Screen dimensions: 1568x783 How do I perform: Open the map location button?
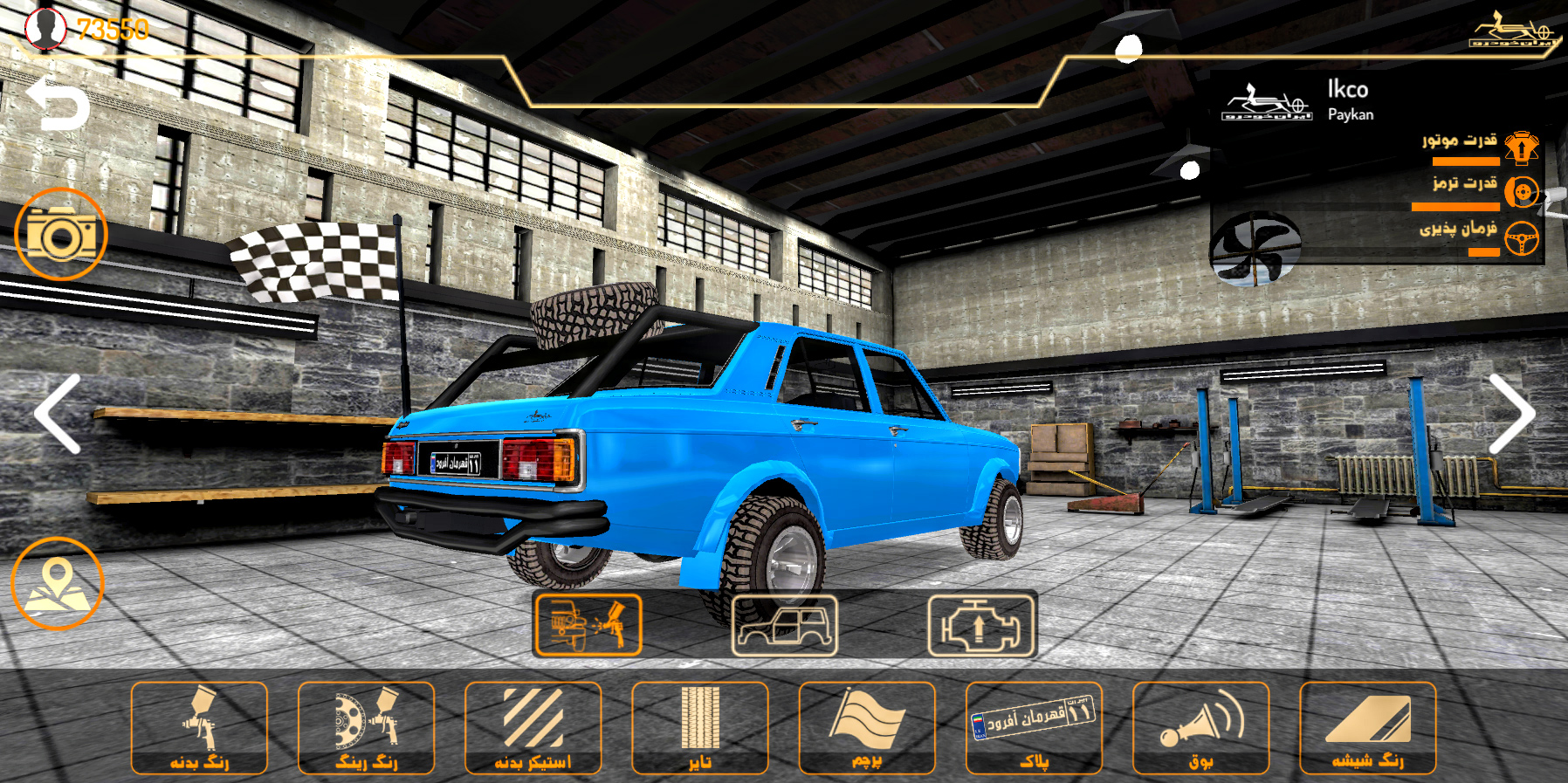[58, 583]
